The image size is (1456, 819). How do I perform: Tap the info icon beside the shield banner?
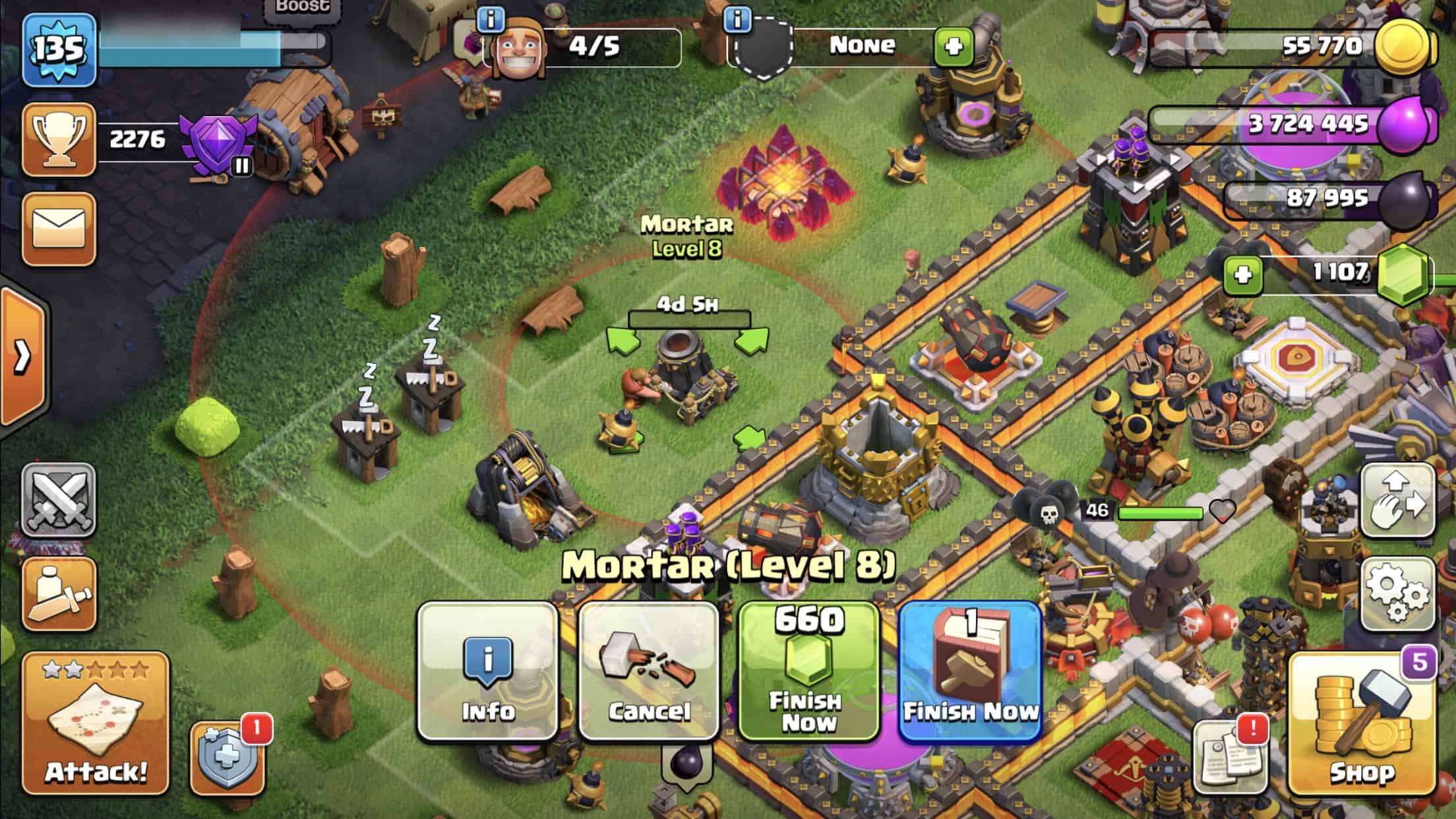[x=739, y=20]
